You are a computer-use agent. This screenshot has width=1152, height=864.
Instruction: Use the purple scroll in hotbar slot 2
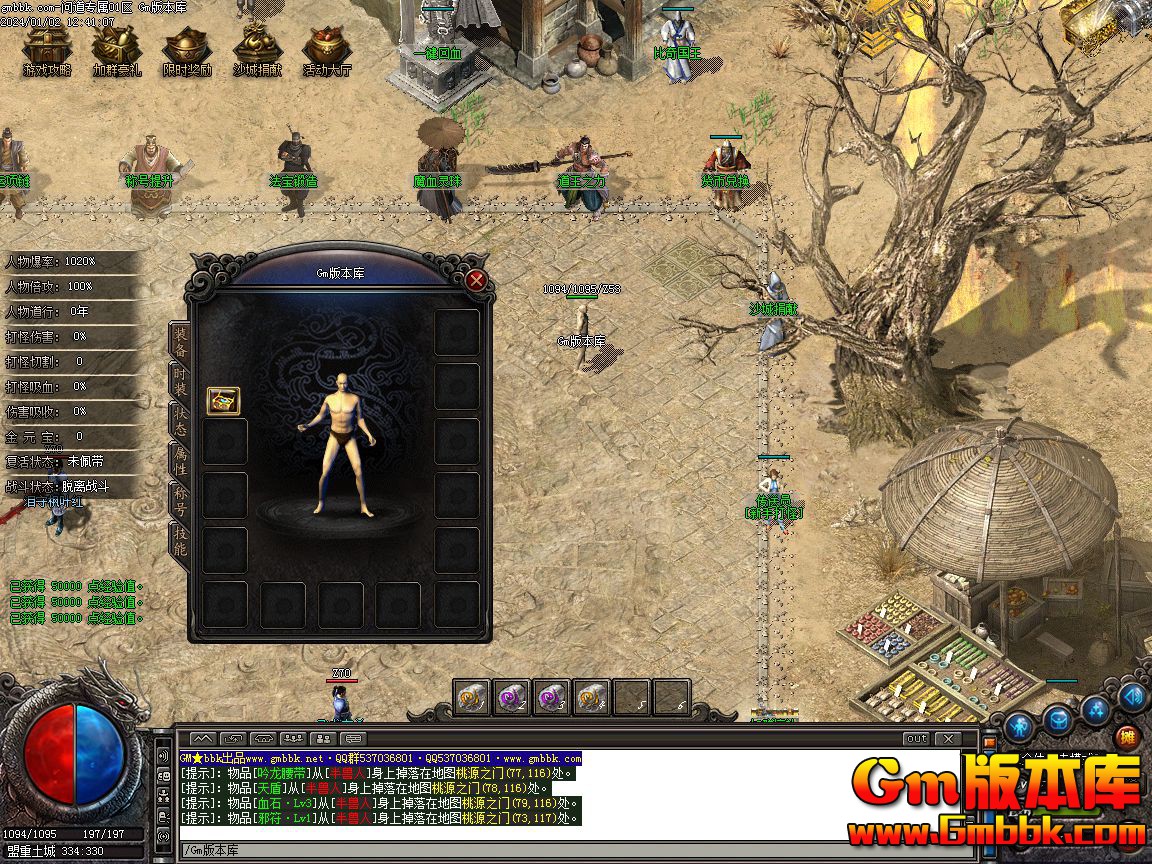tap(512, 697)
